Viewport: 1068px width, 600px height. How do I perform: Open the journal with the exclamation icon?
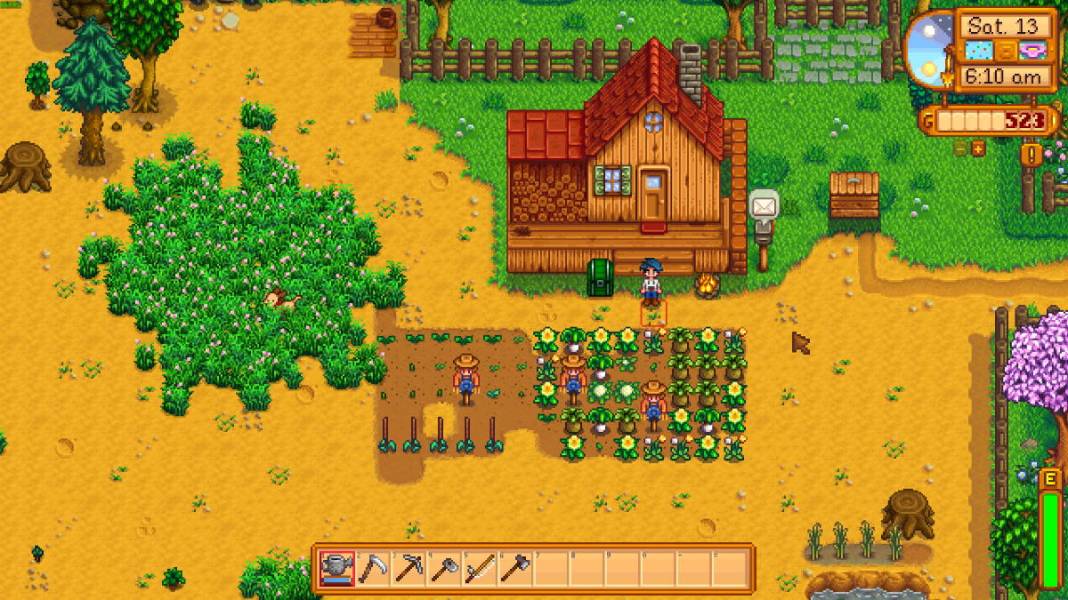[x=1031, y=154]
